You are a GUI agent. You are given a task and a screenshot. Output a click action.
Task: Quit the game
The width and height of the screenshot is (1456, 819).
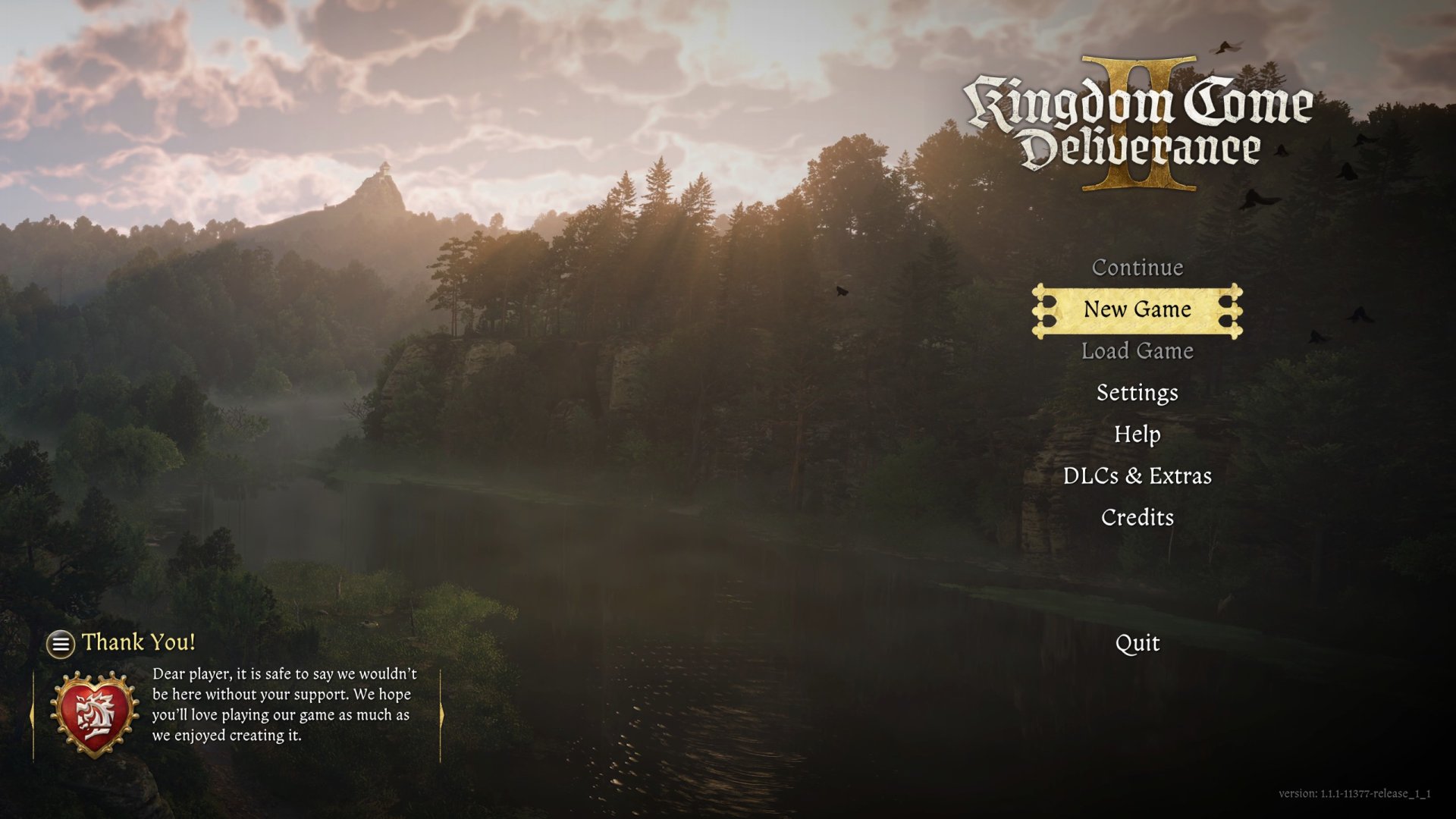1137,643
